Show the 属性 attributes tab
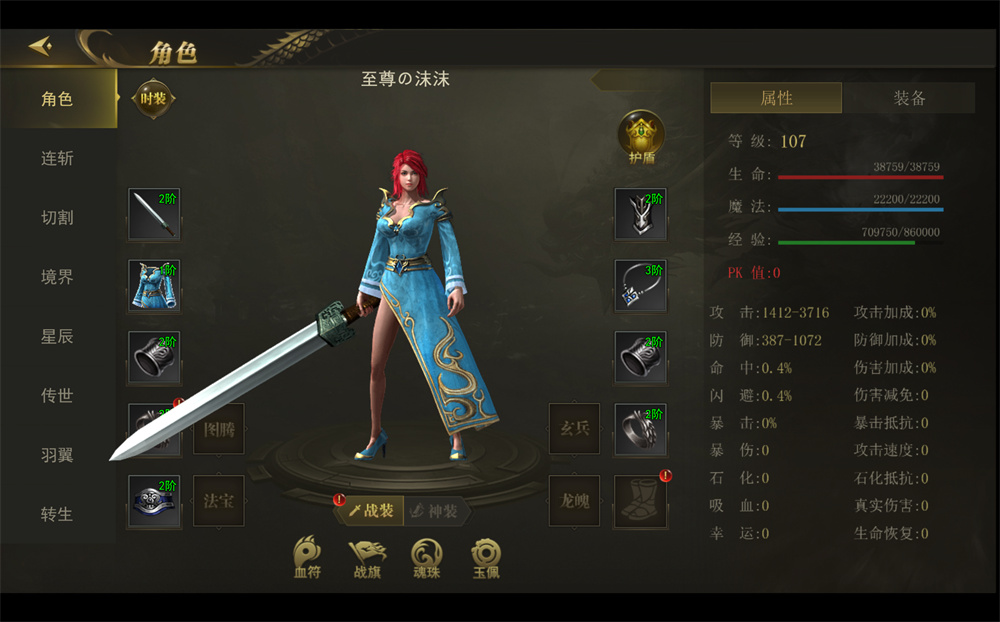The height and width of the screenshot is (622, 1000). tap(776, 98)
